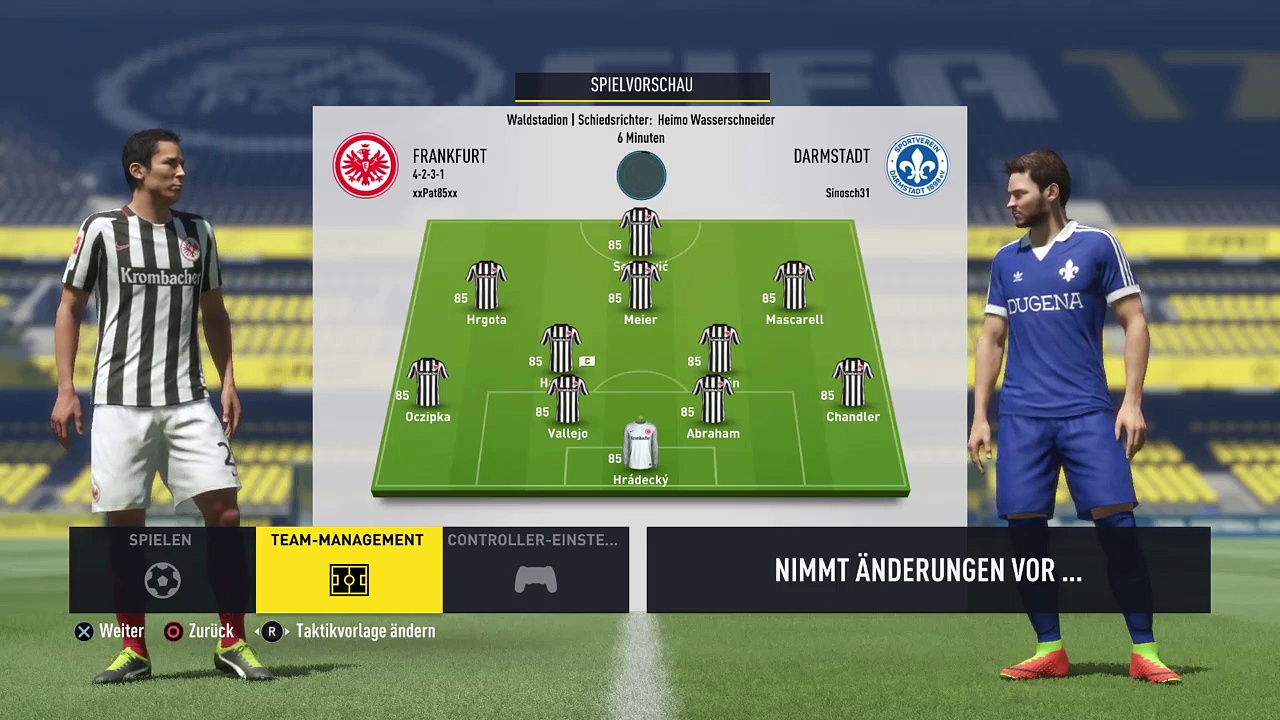Select right back Chandler
Viewport: 1280px width, 720px height.
[853, 384]
